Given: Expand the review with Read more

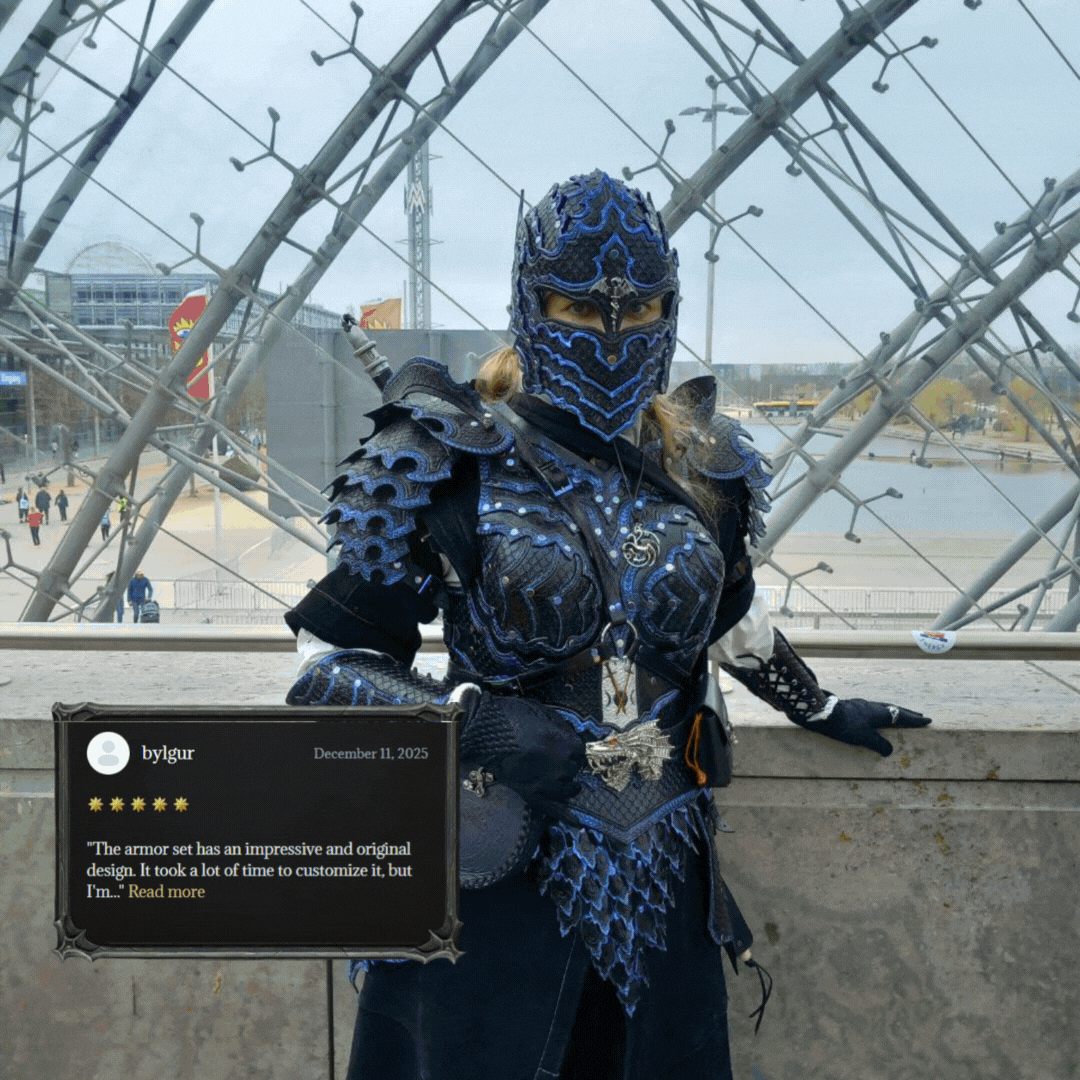Looking at the screenshot, I should [166, 892].
